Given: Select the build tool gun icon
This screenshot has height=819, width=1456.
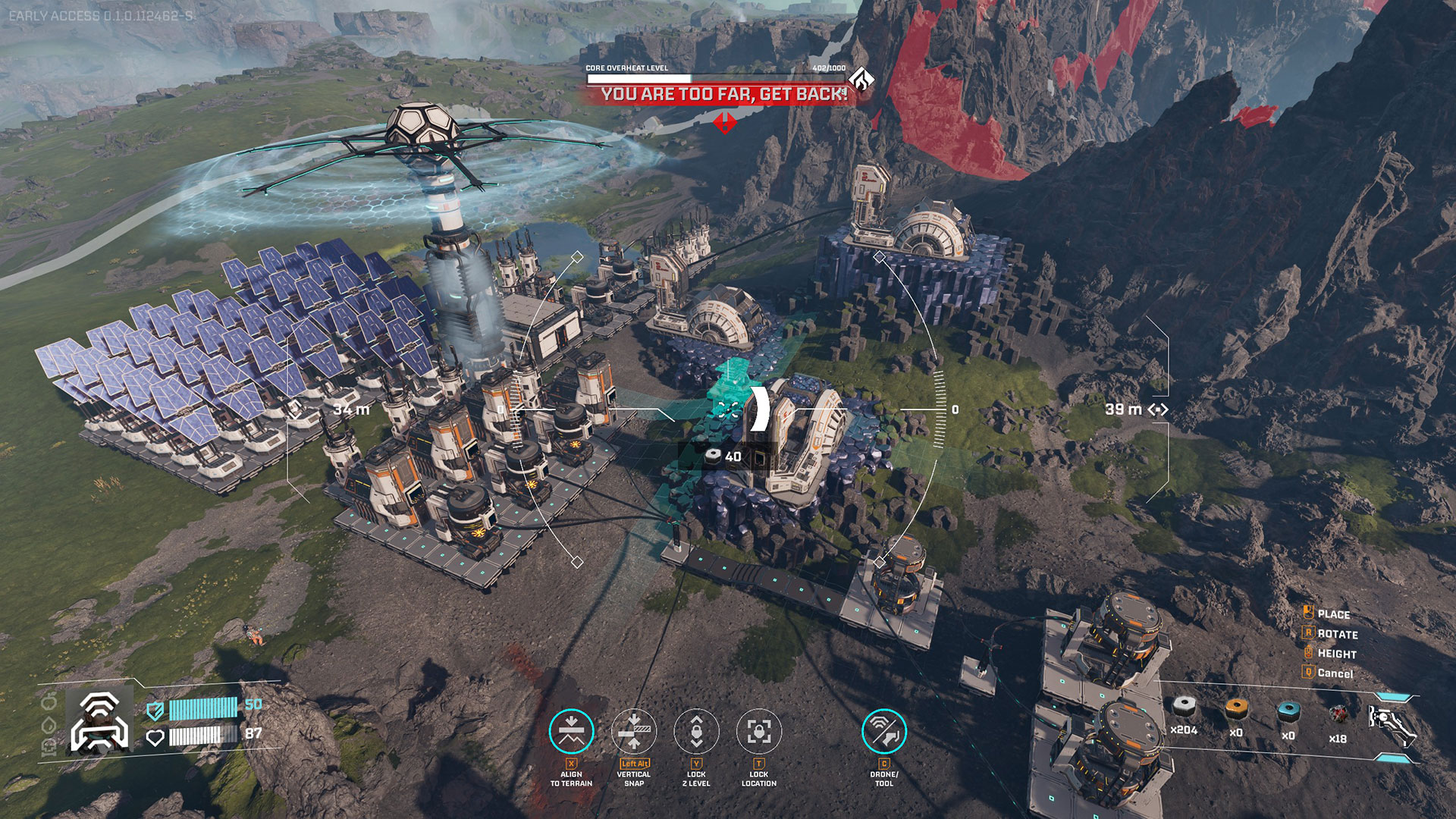Looking at the screenshot, I should click(x=1392, y=723).
